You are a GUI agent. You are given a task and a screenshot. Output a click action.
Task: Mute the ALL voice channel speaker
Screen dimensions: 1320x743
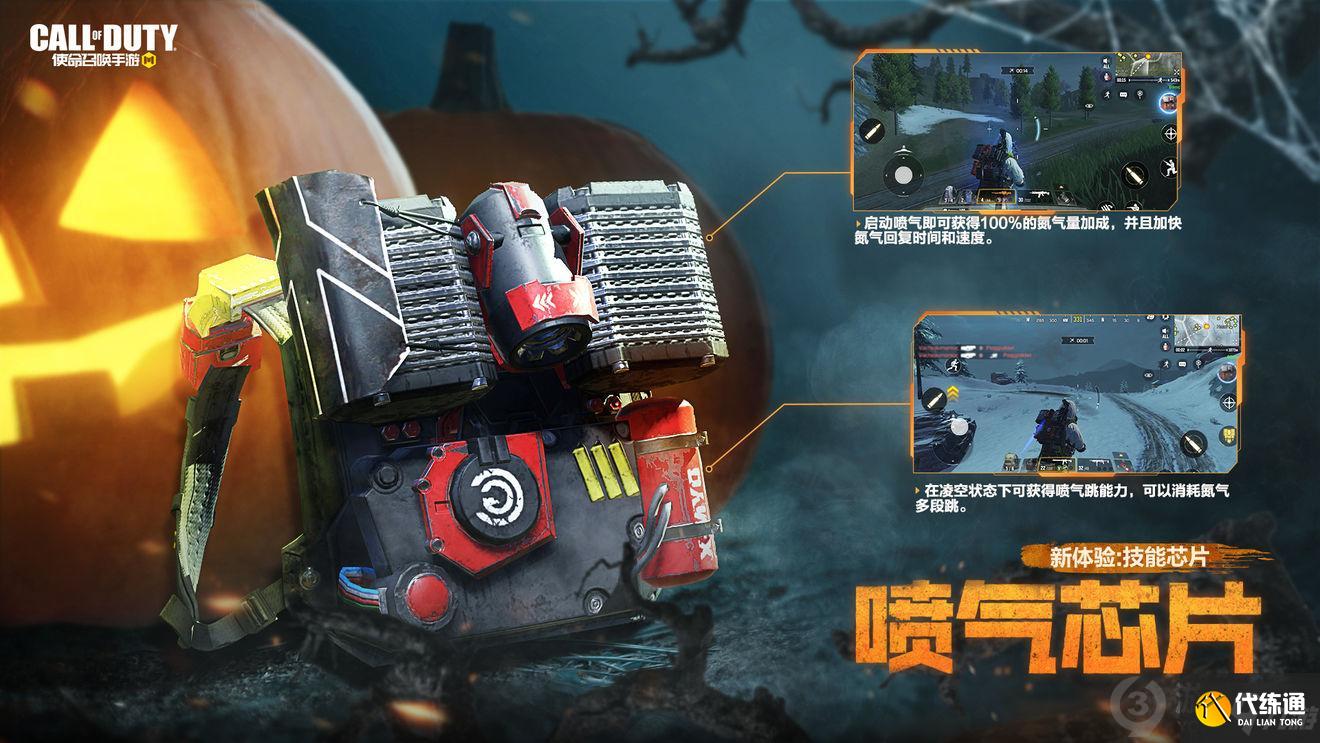1105,61
